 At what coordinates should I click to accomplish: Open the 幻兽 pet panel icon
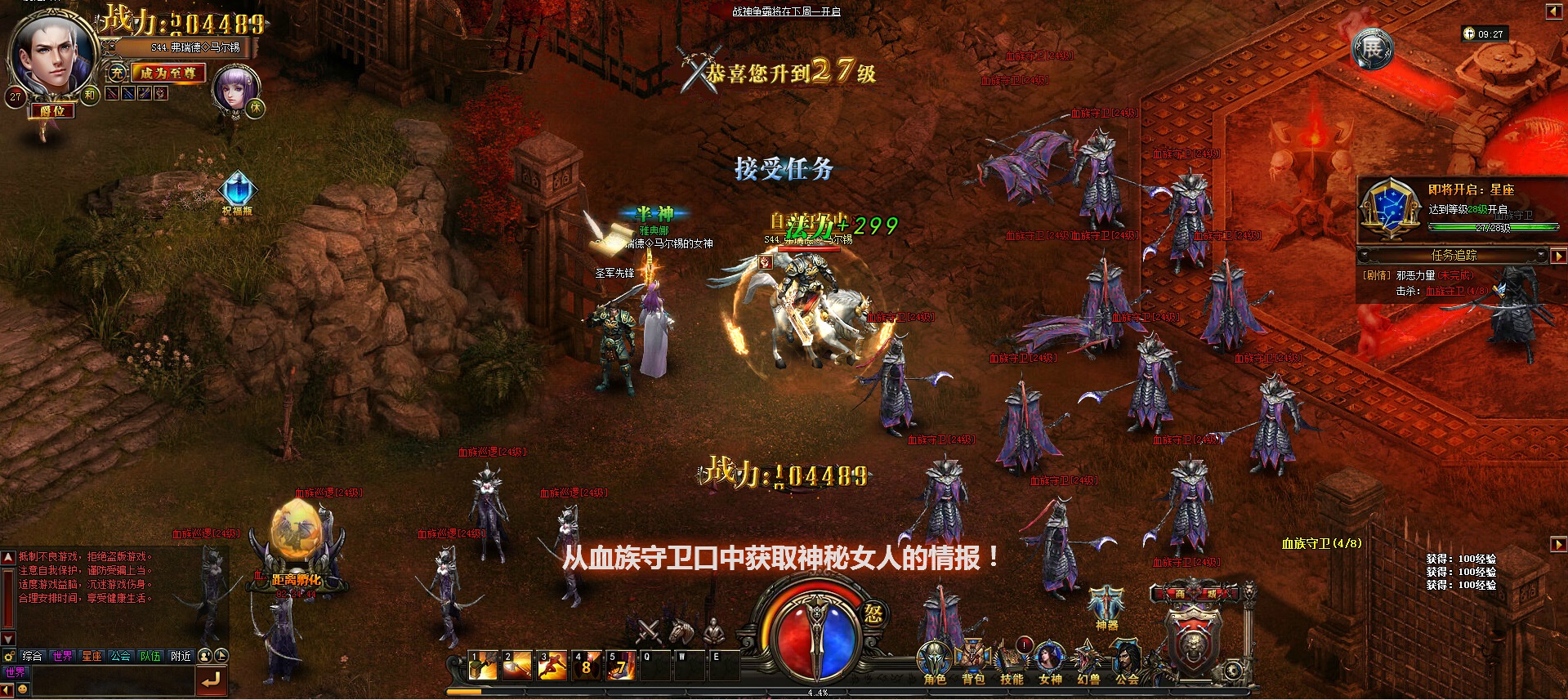1087,657
